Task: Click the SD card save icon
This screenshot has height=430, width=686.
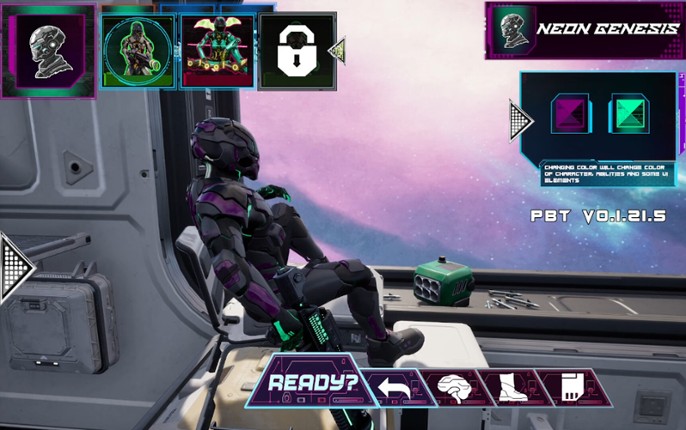Action: click(x=567, y=387)
